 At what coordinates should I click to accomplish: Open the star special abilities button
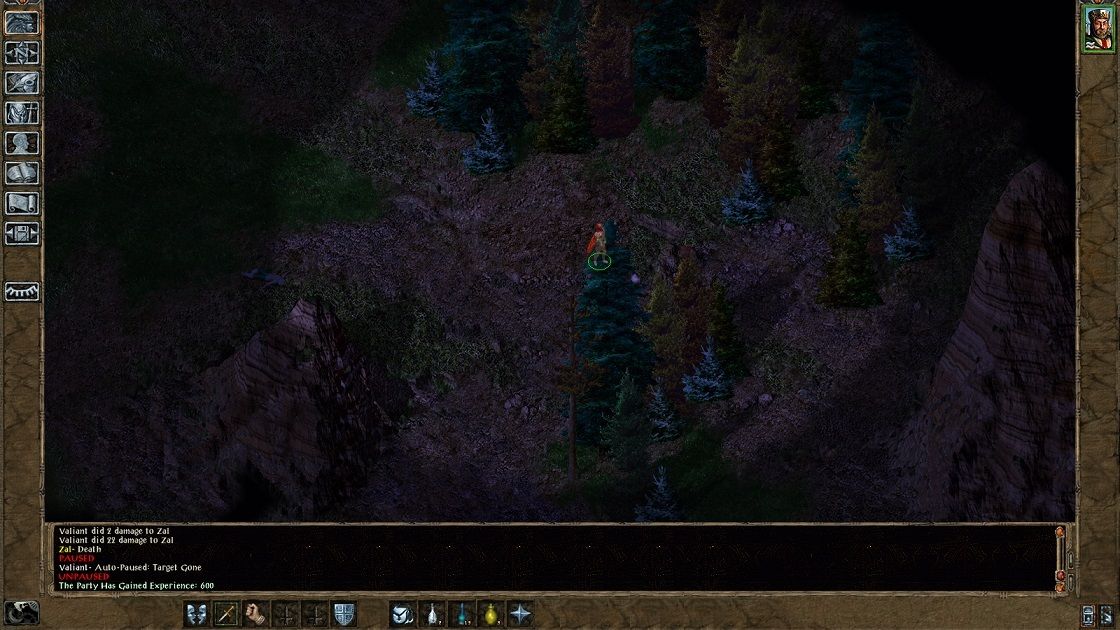(x=521, y=613)
